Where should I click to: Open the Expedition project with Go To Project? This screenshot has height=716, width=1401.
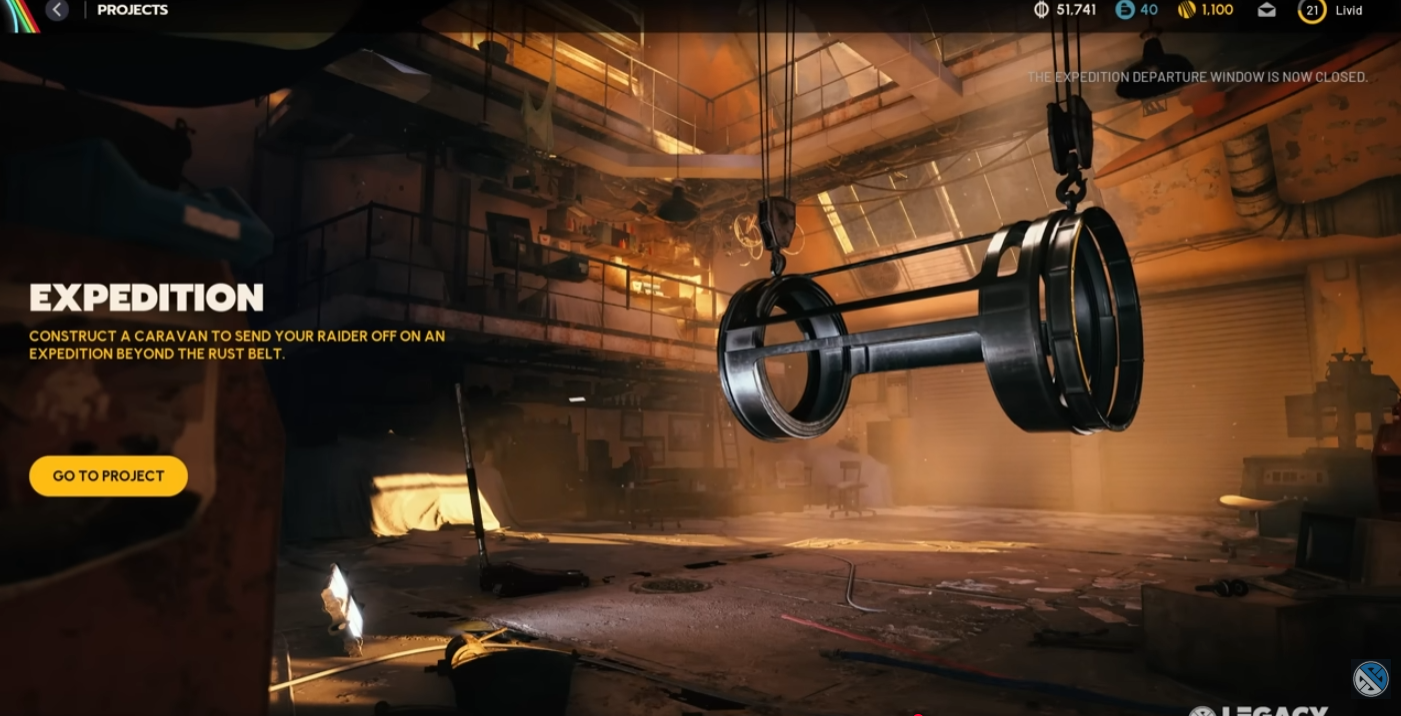pos(108,476)
